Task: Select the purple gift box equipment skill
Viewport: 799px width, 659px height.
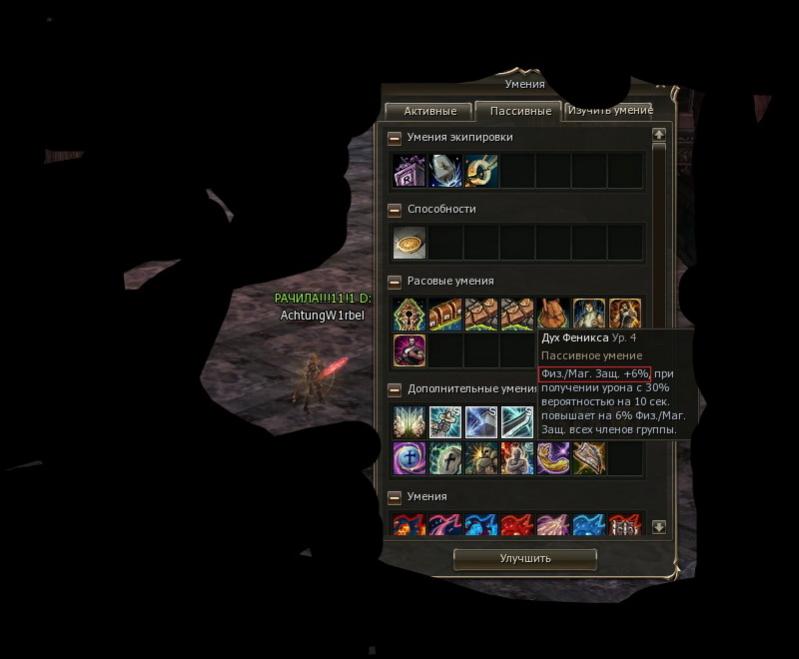Action: tap(409, 171)
